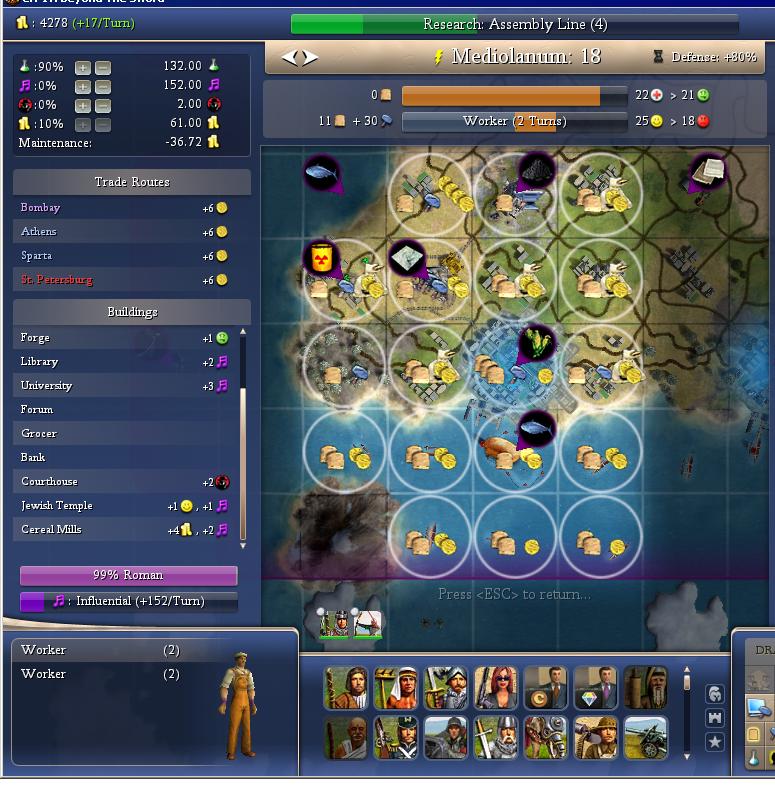Build the spy unit with sunglasses
The height and width of the screenshot is (791, 775).
point(496,688)
